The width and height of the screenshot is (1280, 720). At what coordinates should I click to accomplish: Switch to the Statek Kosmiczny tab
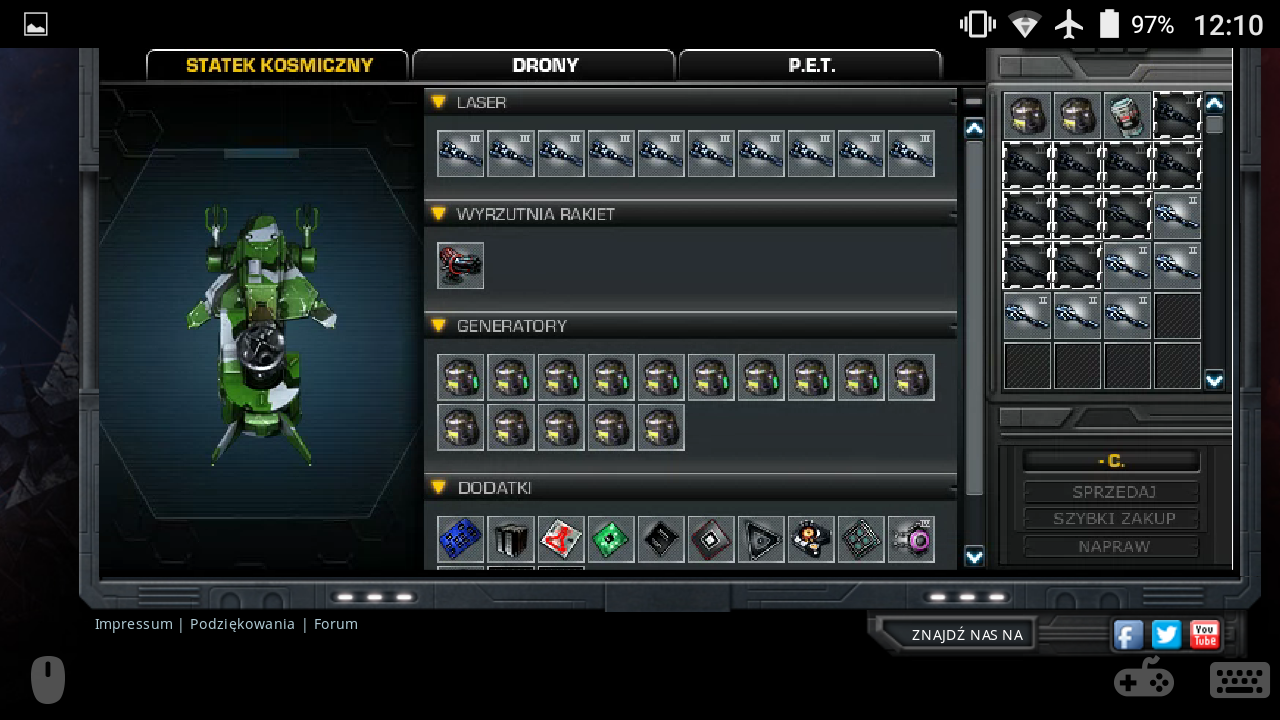click(x=278, y=66)
